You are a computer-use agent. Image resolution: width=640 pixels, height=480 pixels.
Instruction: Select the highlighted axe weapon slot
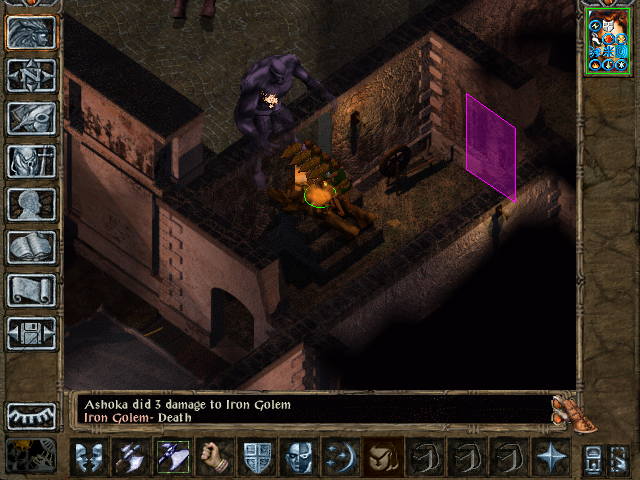[172, 456]
